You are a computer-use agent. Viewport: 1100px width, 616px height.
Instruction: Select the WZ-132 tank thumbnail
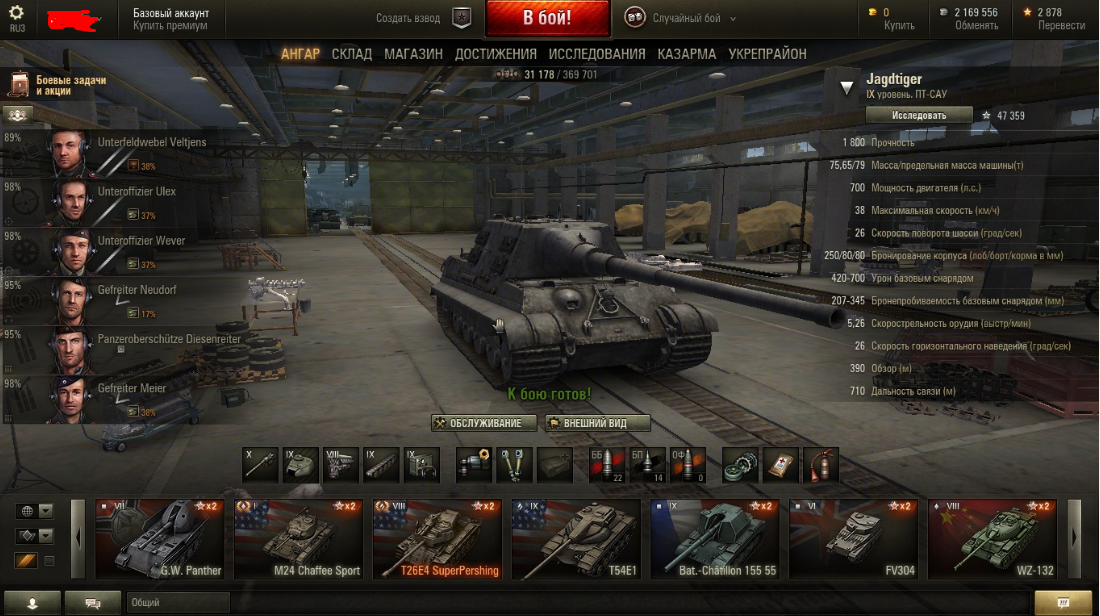click(x=992, y=540)
